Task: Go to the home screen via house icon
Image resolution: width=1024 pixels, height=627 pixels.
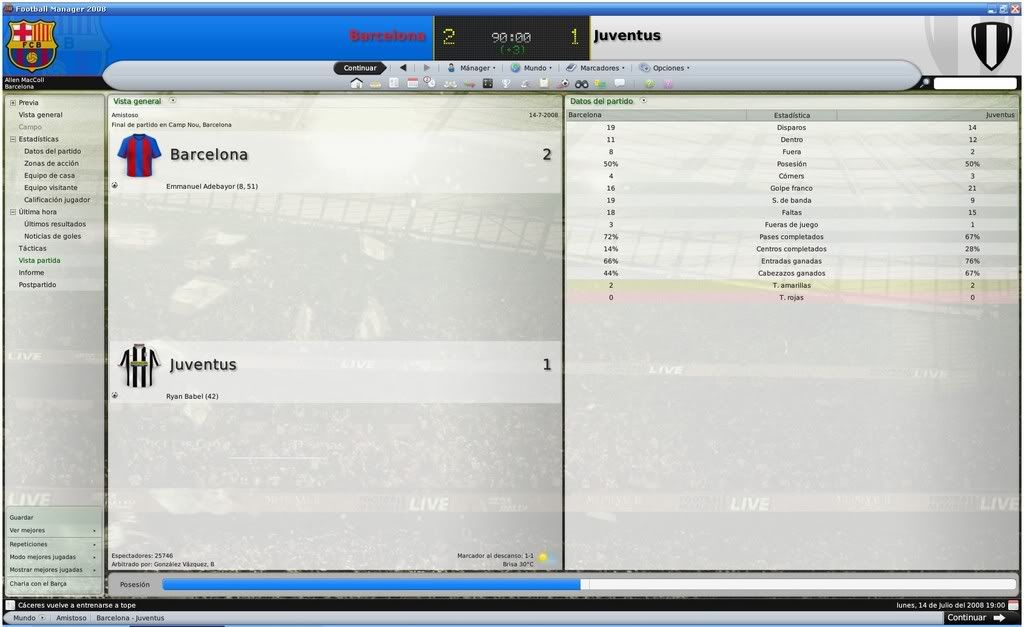Action: [x=356, y=83]
